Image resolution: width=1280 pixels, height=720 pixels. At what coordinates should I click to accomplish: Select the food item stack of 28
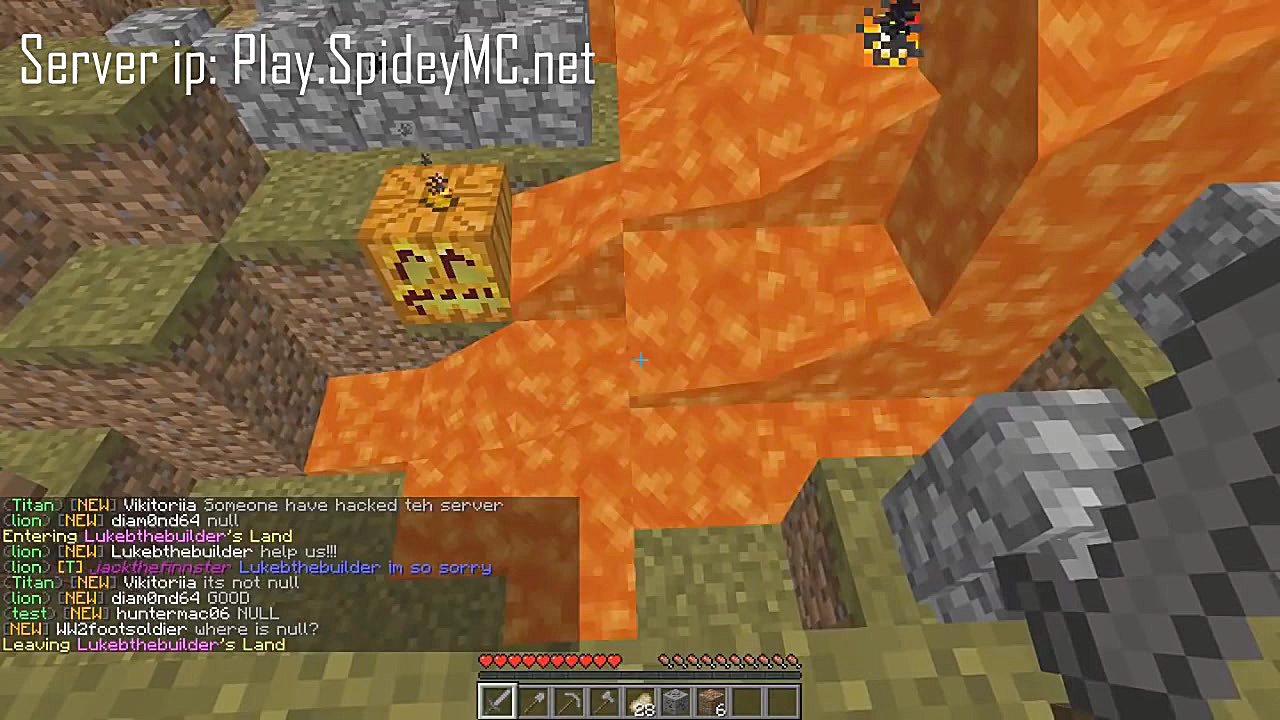tap(641, 700)
